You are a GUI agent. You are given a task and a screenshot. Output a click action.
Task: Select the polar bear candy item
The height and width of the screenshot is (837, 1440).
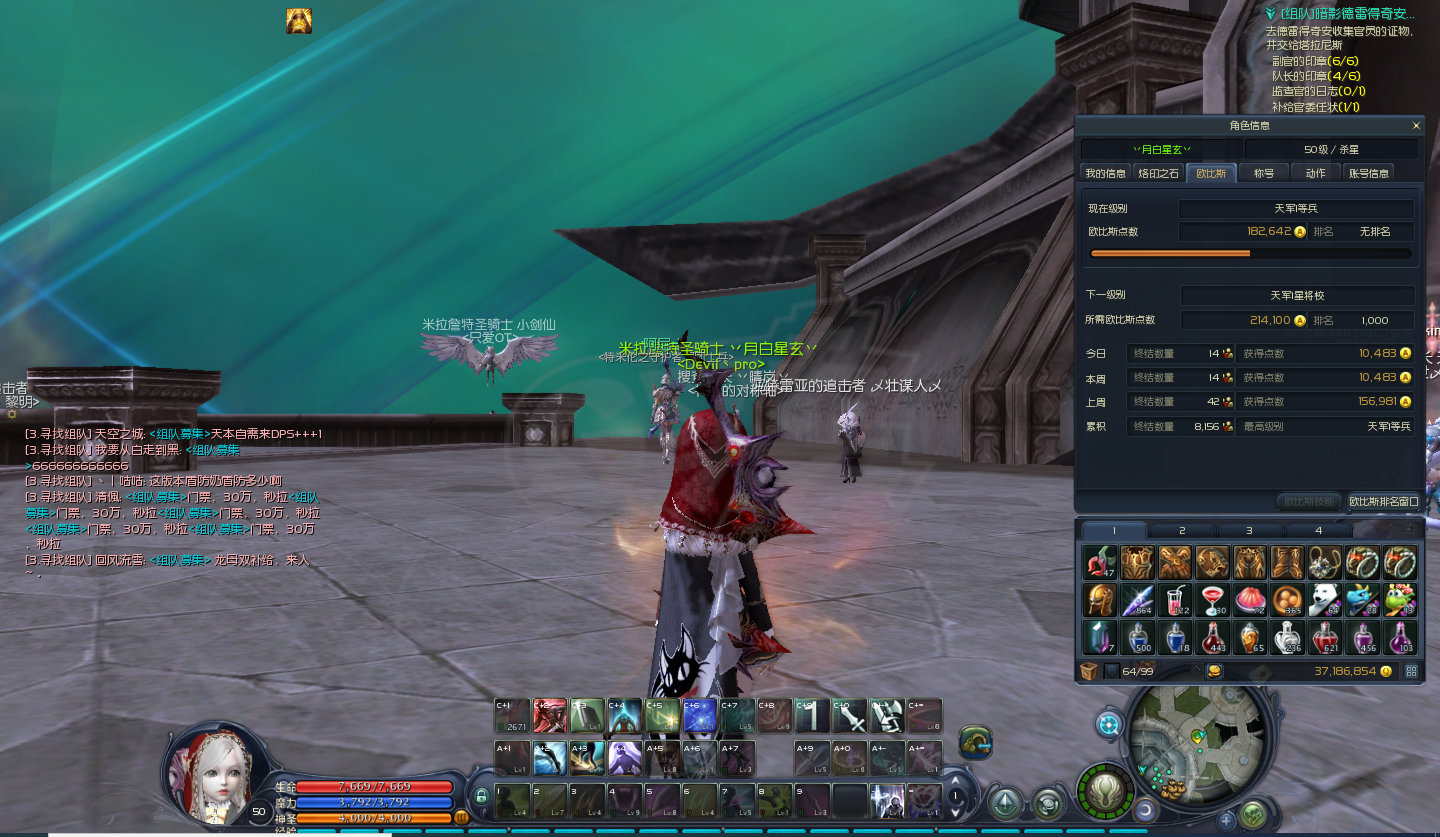(x=1325, y=600)
